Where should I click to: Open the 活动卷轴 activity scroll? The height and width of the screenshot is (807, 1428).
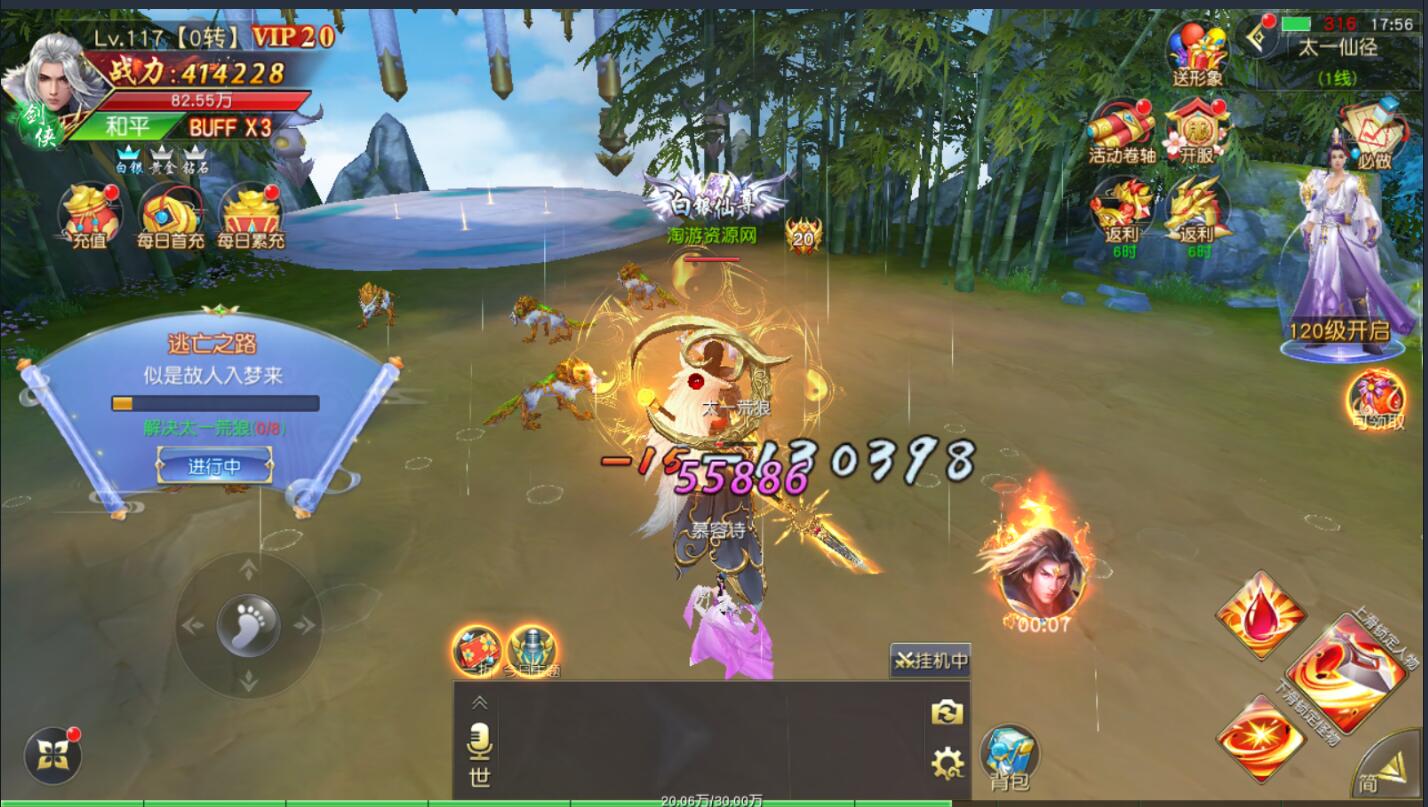[1121, 130]
